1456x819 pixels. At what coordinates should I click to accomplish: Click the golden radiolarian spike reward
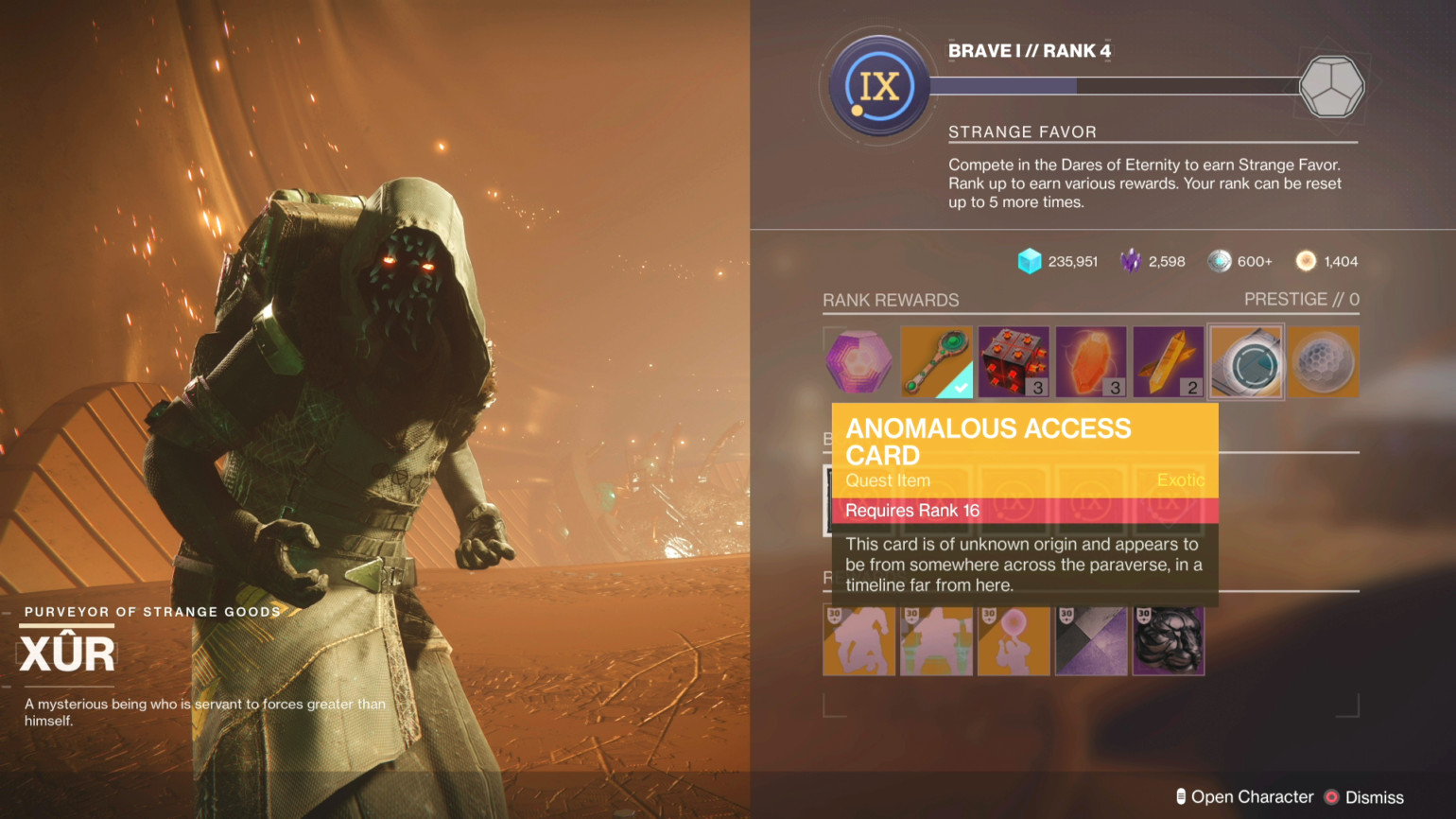pos(1168,362)
